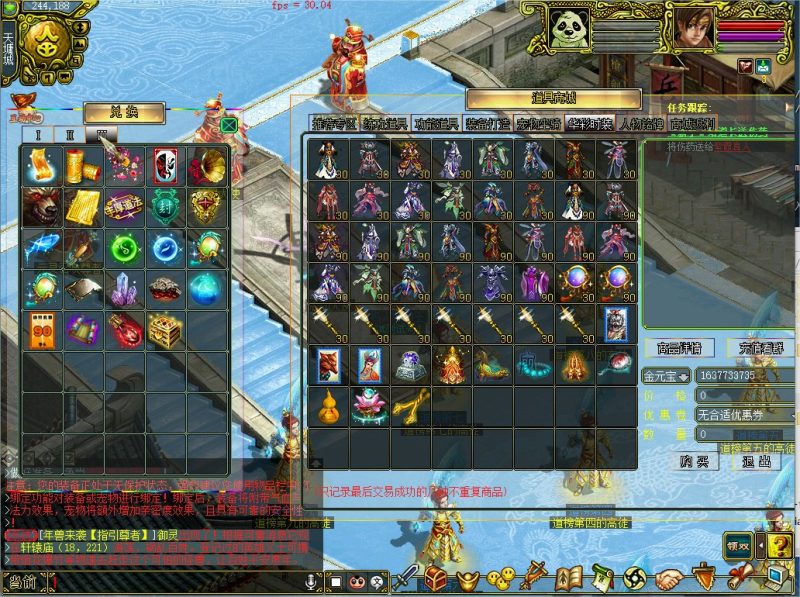Click the handshake icon in the bottom toolbar

(670, 578)
